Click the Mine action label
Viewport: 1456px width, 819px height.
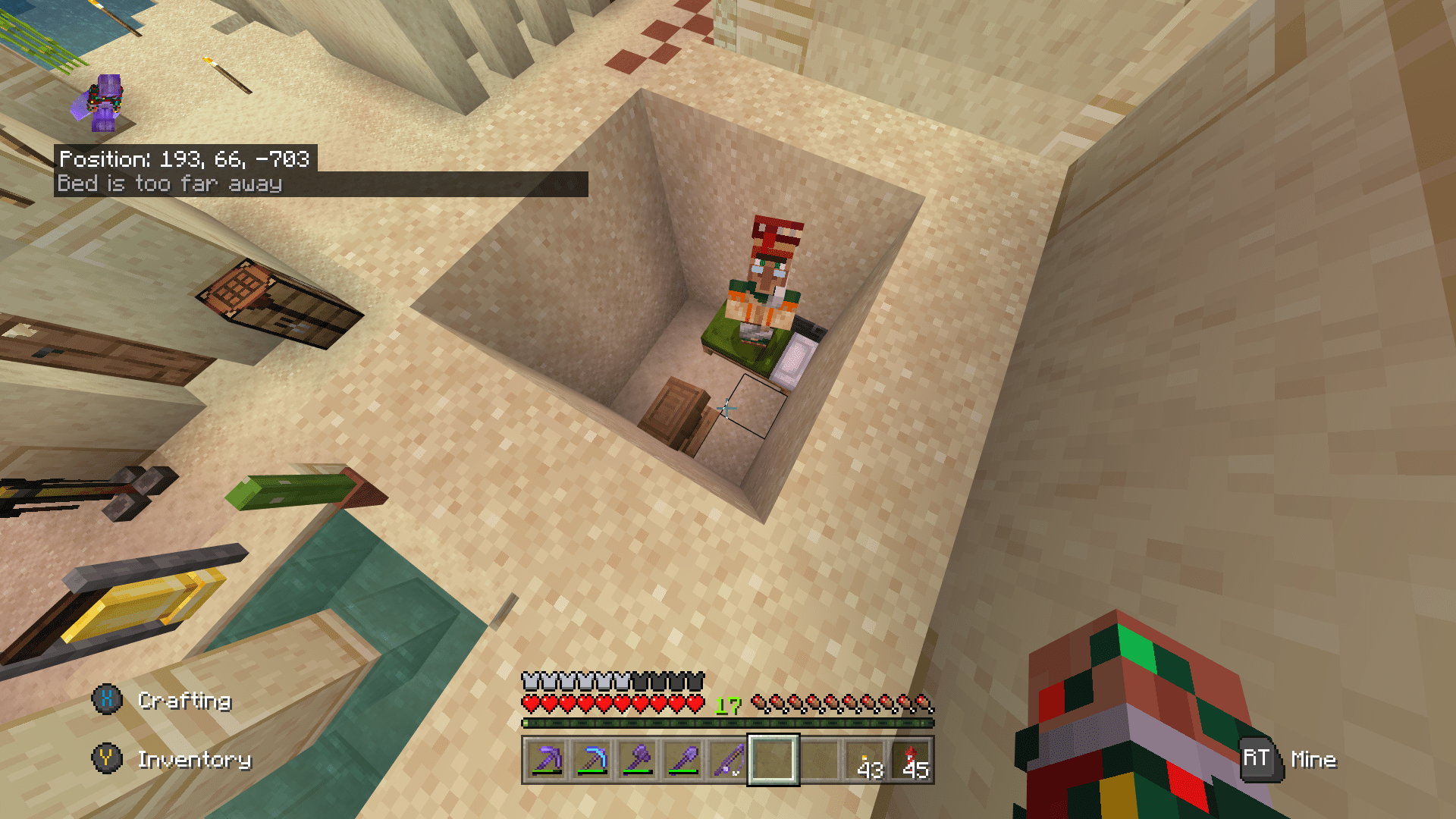click(x=1315, y=760)
